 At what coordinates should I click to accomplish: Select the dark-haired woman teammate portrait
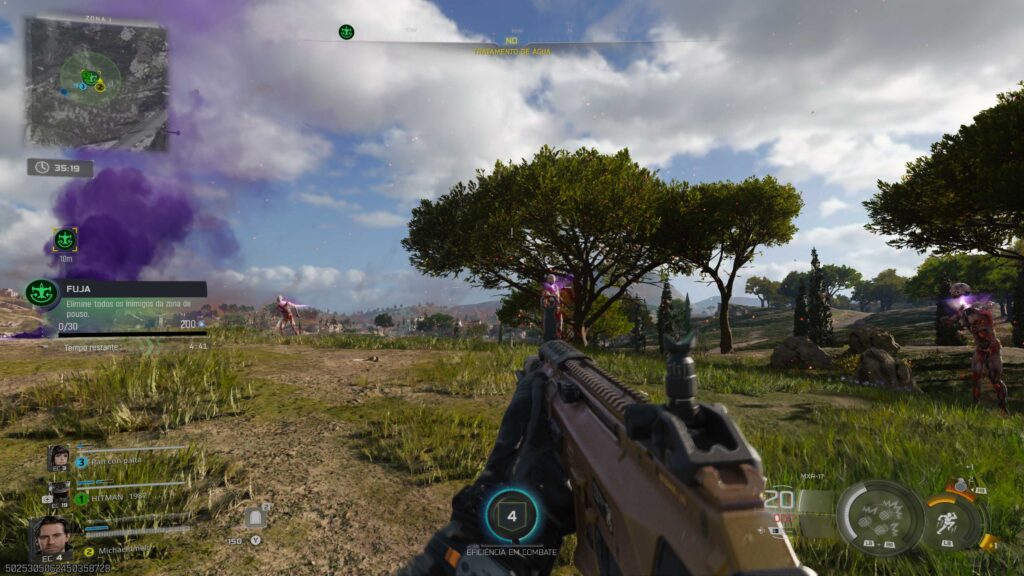click(59, 458)
